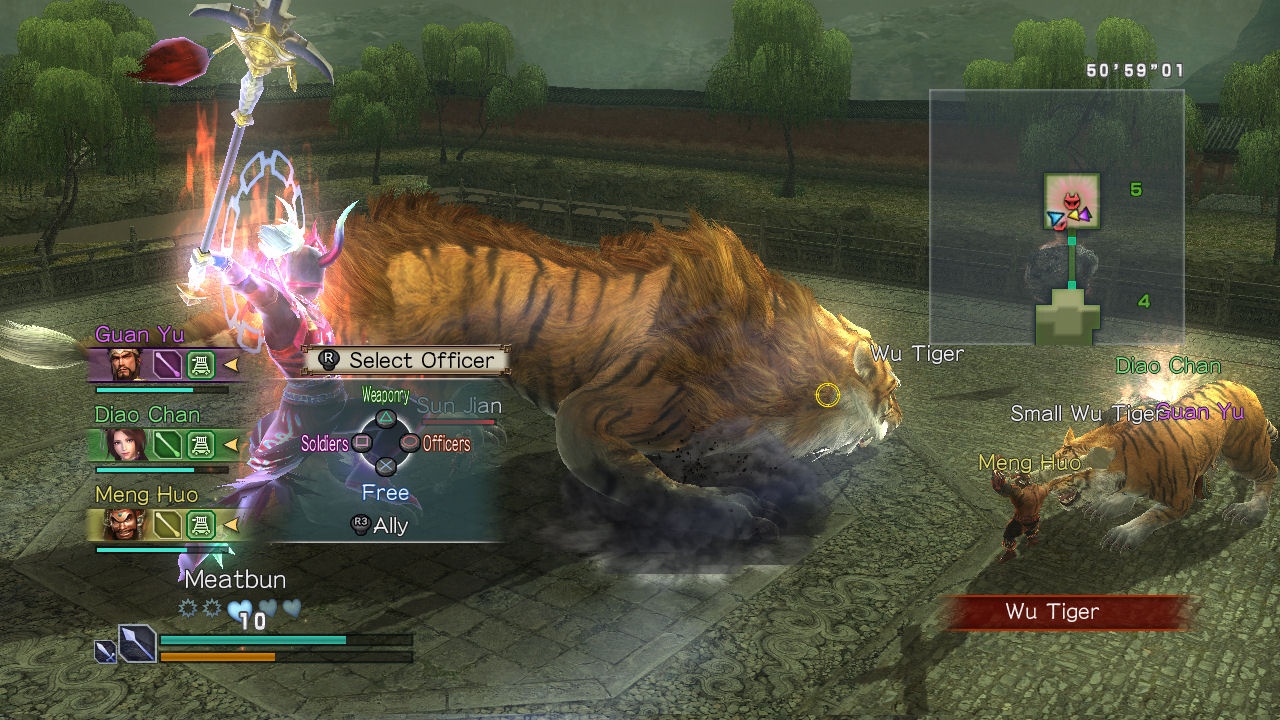The height and width of the screenshot is (720, 1280).
Task: Click Guan Yu's purple weapon icon
Action: click(167, 364)
